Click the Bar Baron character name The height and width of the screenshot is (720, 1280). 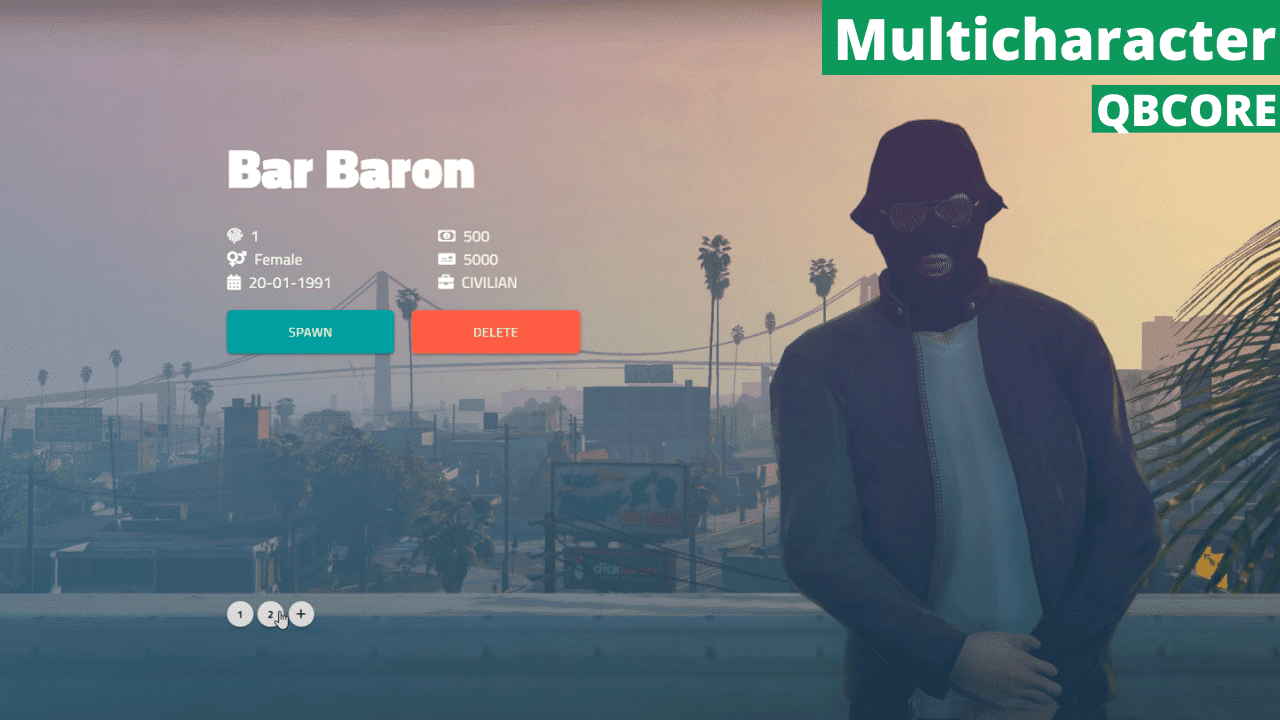[350, 170]
